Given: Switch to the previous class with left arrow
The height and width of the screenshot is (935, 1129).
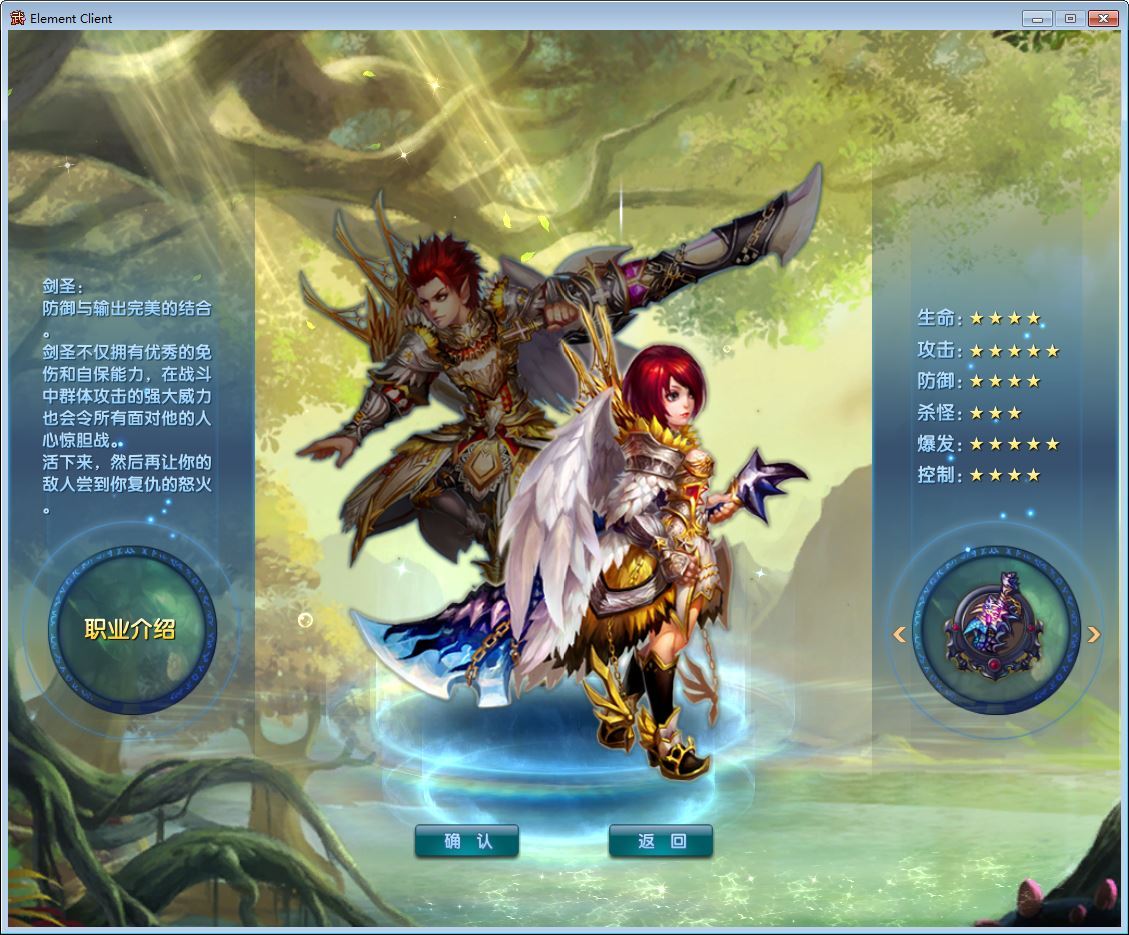Looking at the screenshot, I should click(x=899, y=634).
